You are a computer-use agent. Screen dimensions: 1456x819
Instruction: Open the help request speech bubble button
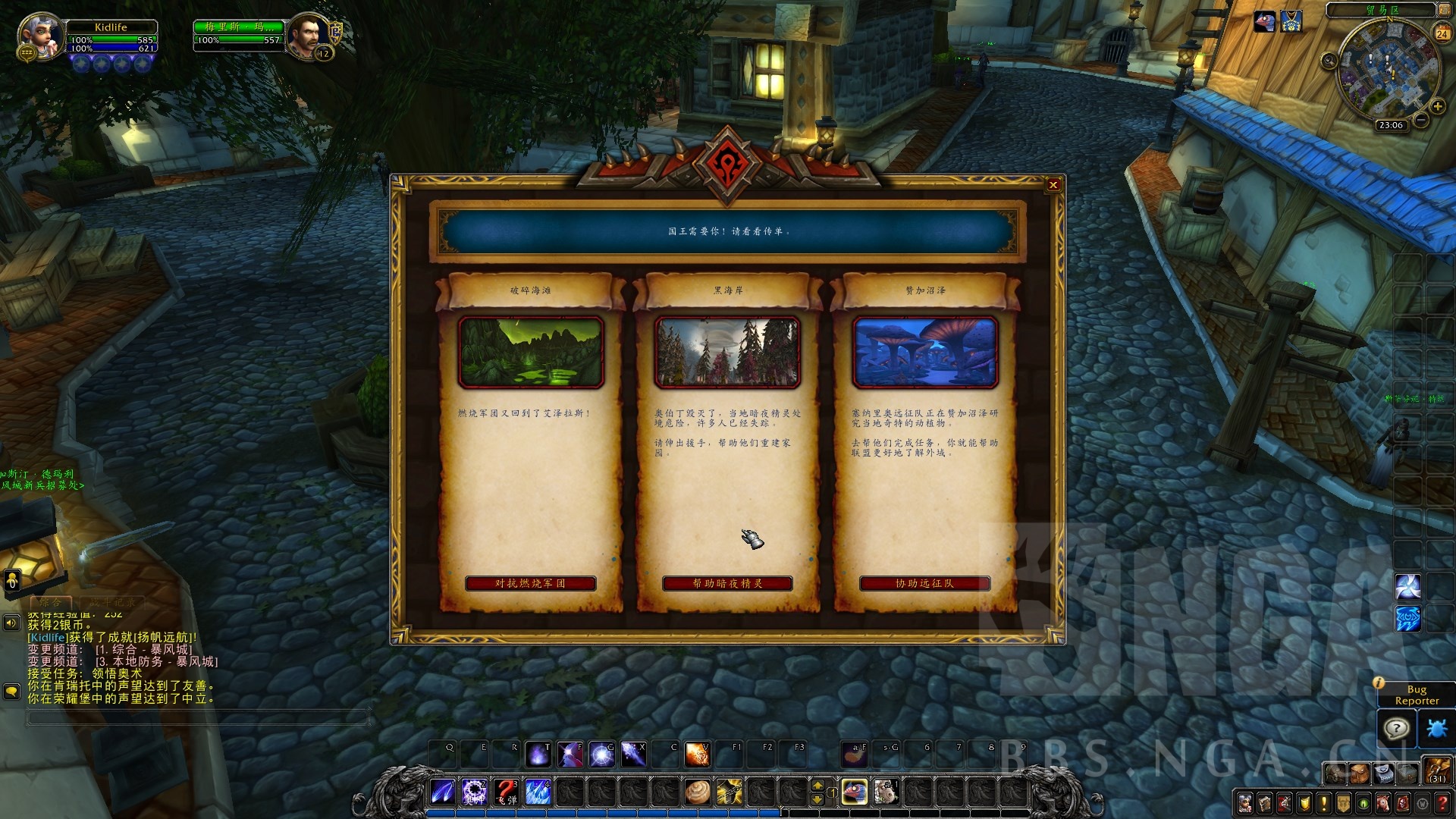(1396, 729)
